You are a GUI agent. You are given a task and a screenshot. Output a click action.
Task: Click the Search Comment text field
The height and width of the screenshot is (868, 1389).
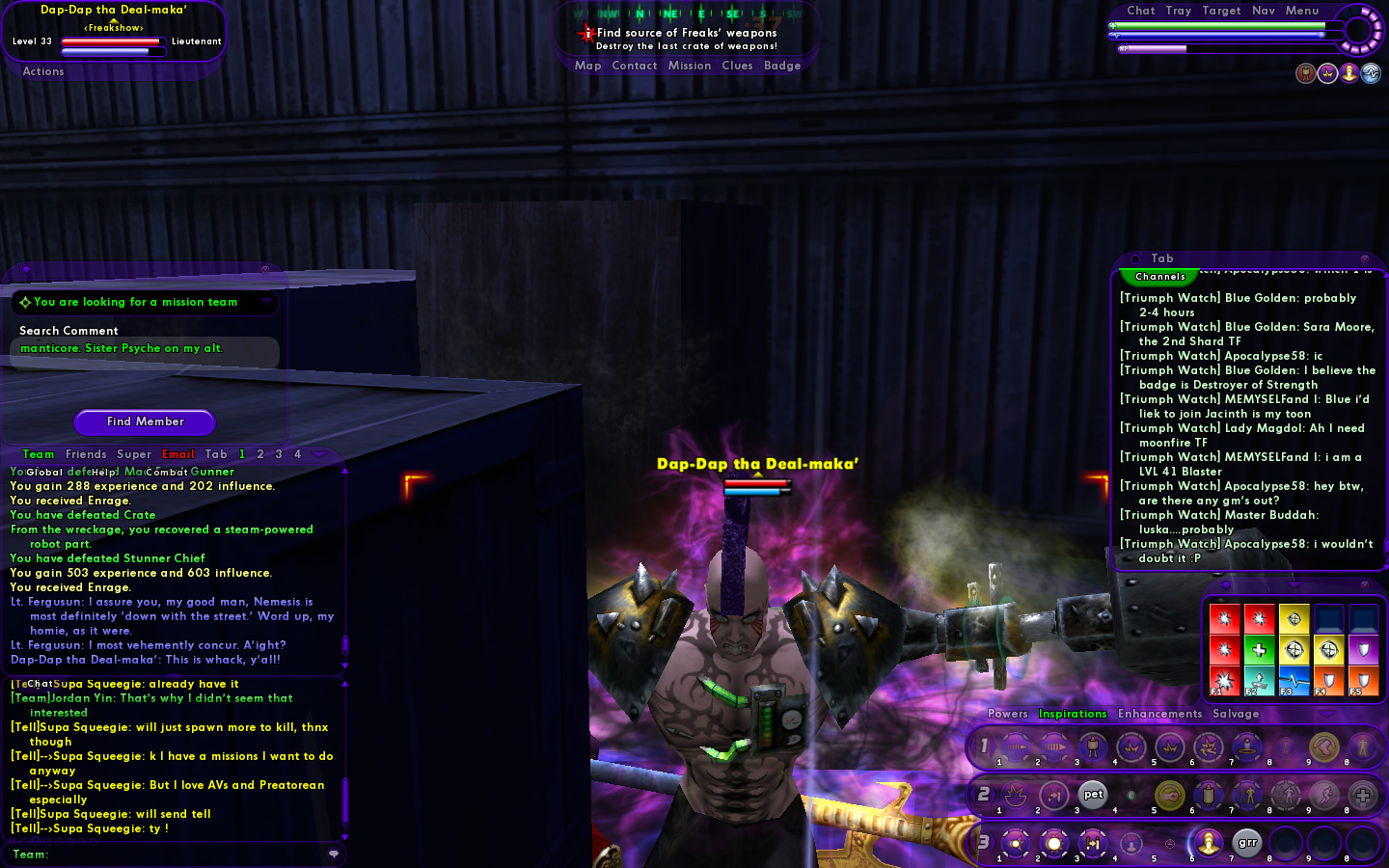pyautogui.click(x=145, y=349)
